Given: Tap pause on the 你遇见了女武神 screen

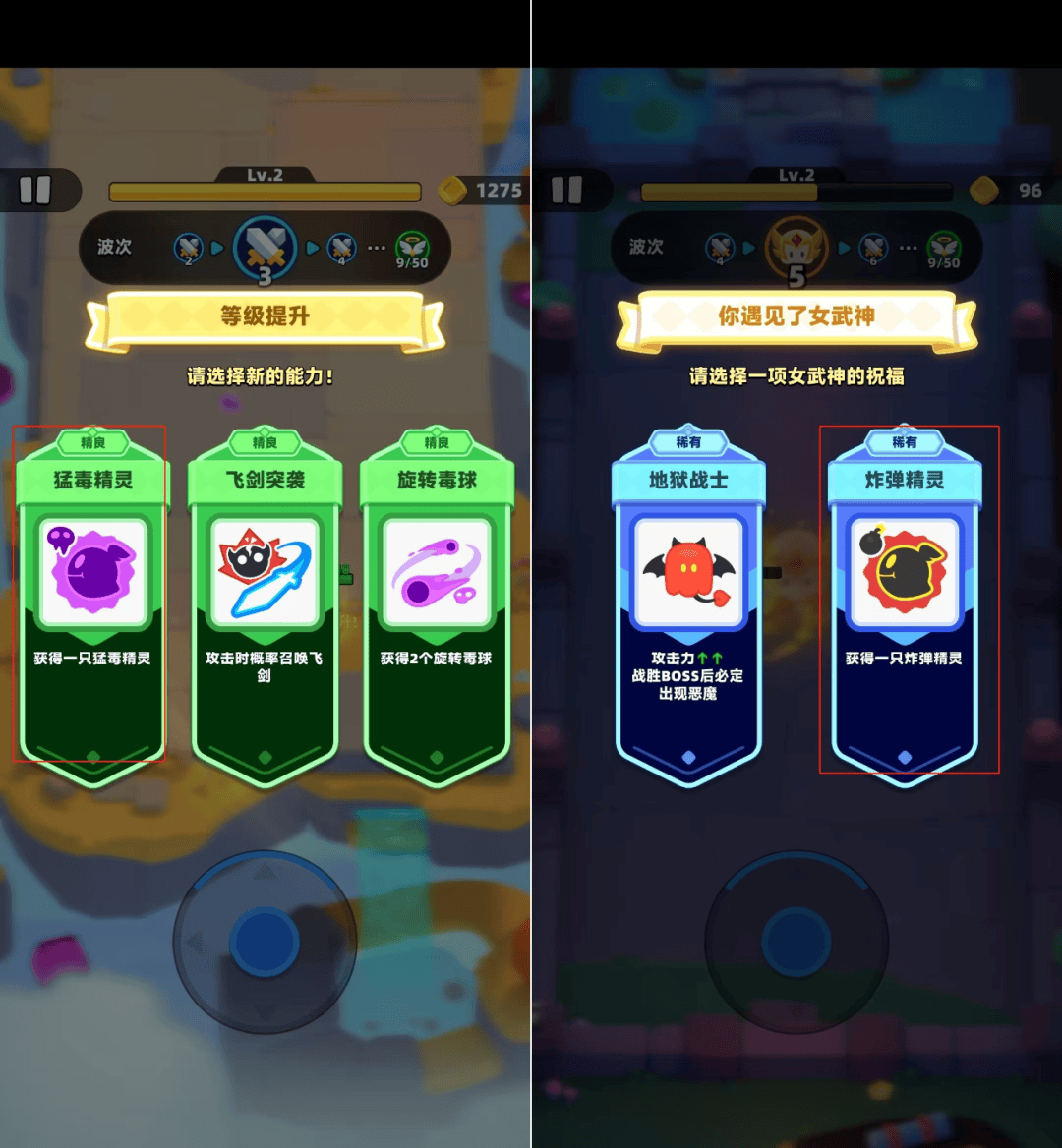Looking at the screenshot, I should point(567,190).
